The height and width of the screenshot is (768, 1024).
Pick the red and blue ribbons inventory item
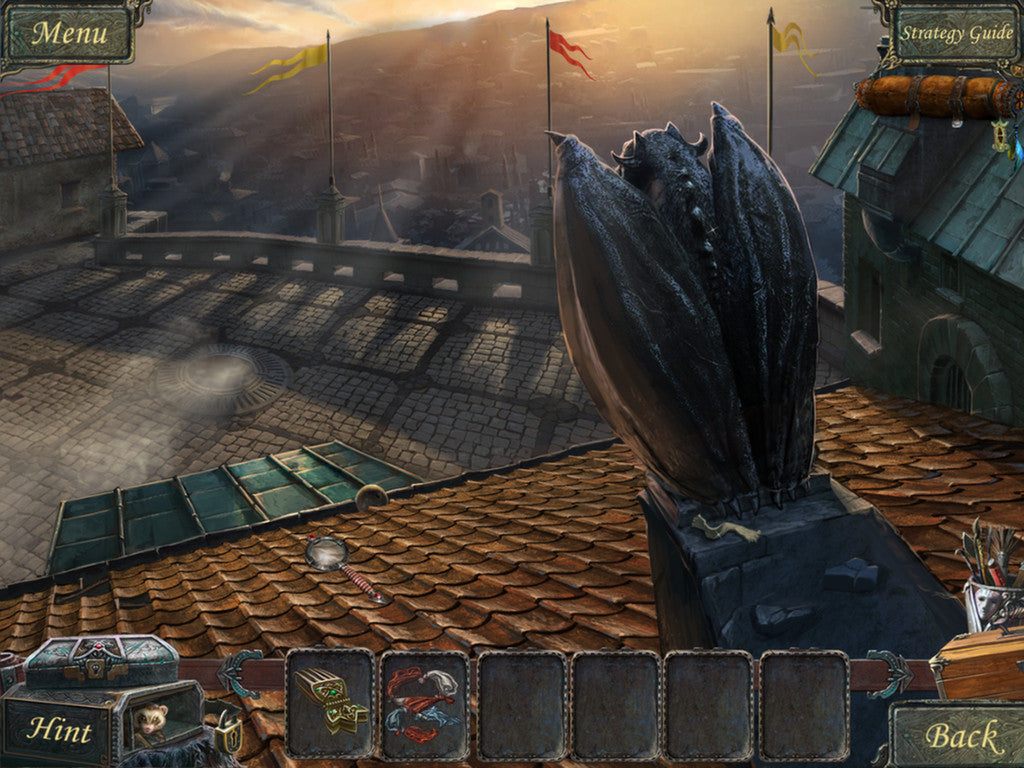(x=424, y=703)
